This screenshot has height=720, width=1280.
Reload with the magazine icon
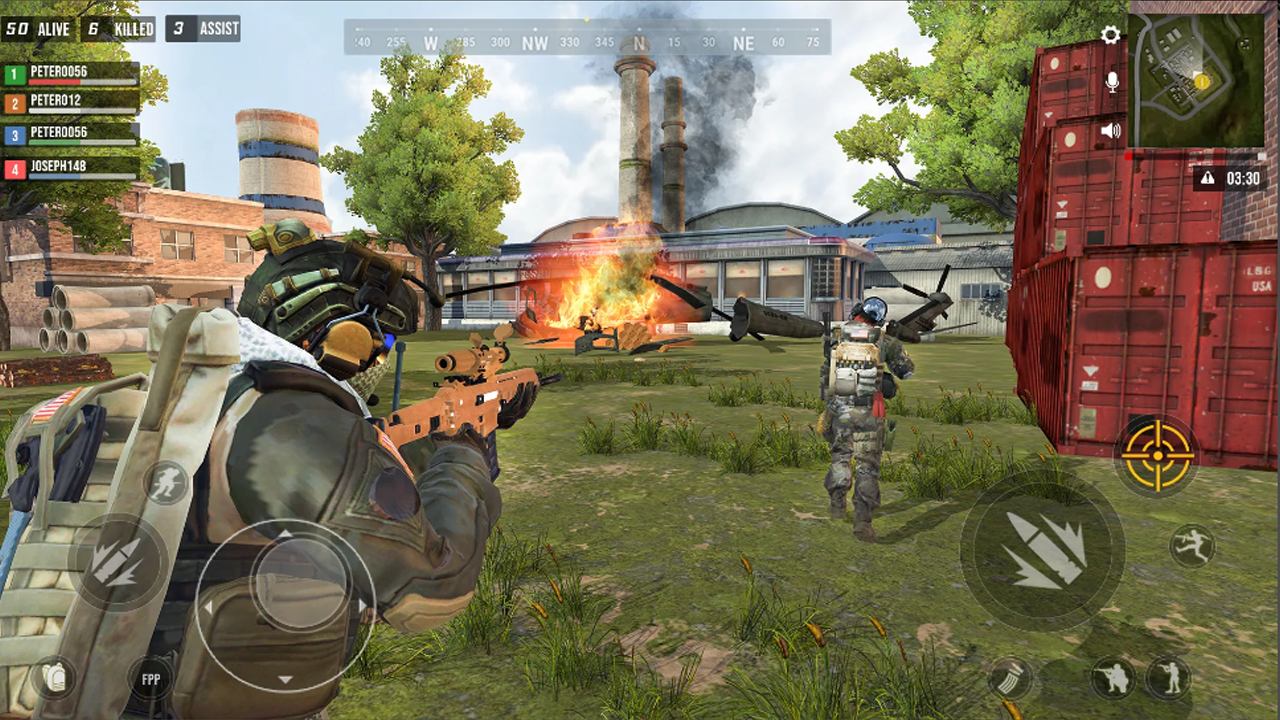coord(1010,677)
